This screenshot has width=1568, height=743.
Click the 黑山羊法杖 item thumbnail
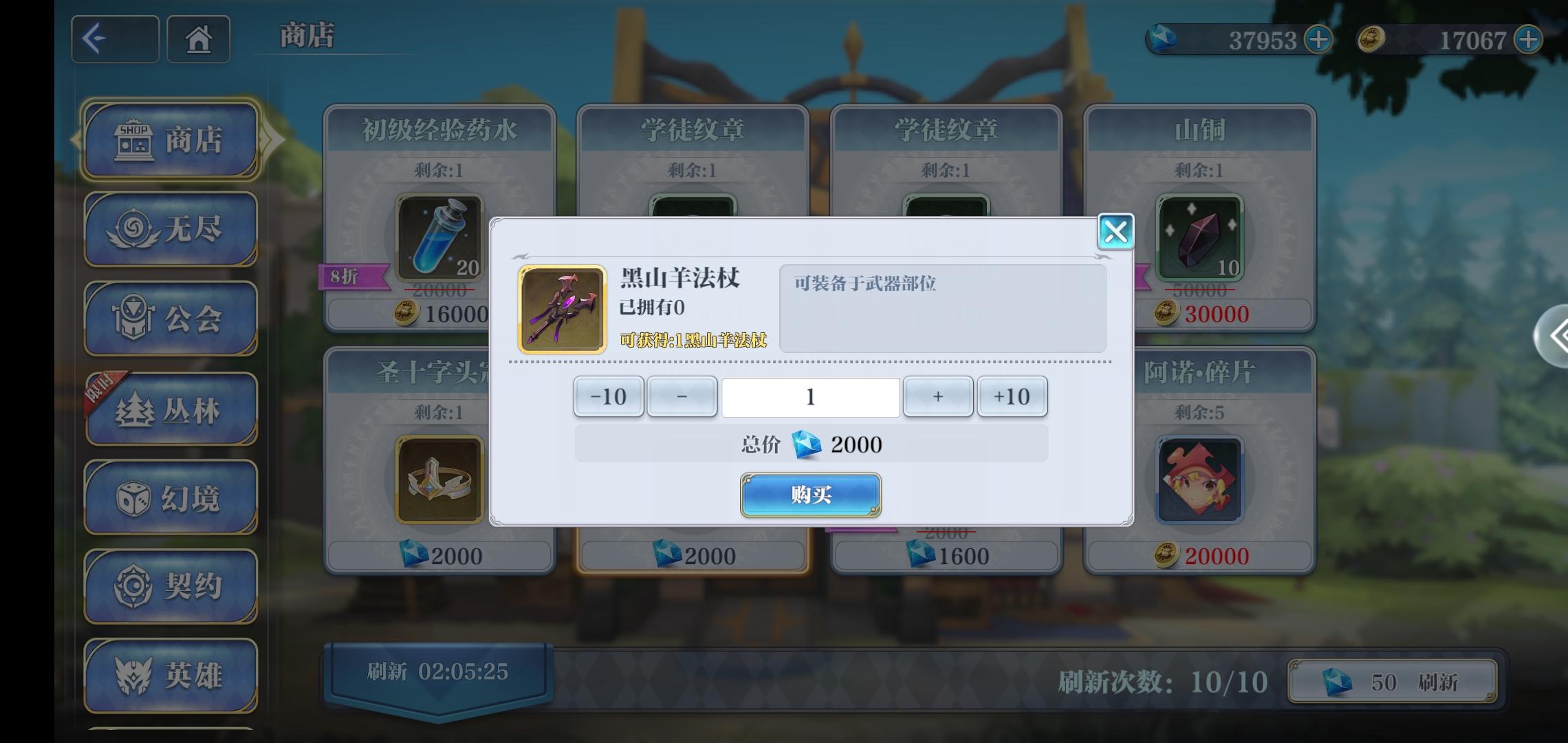pos(561,308)
